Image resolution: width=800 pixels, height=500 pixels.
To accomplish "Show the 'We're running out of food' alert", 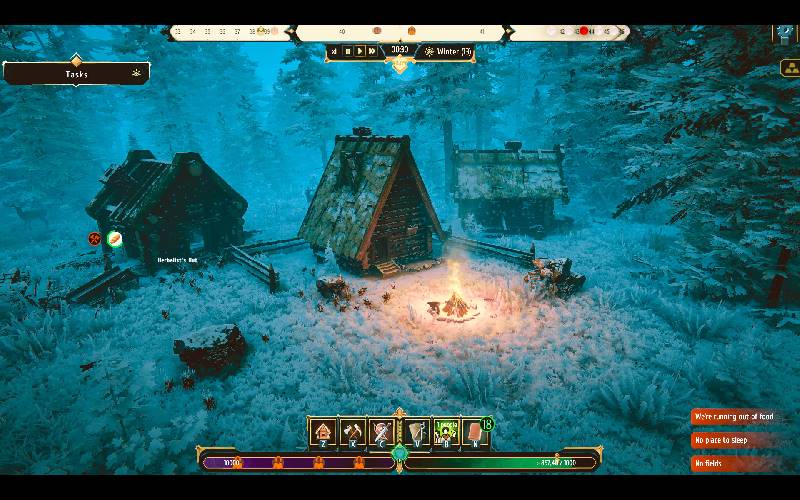I will (x=735, y=417).
